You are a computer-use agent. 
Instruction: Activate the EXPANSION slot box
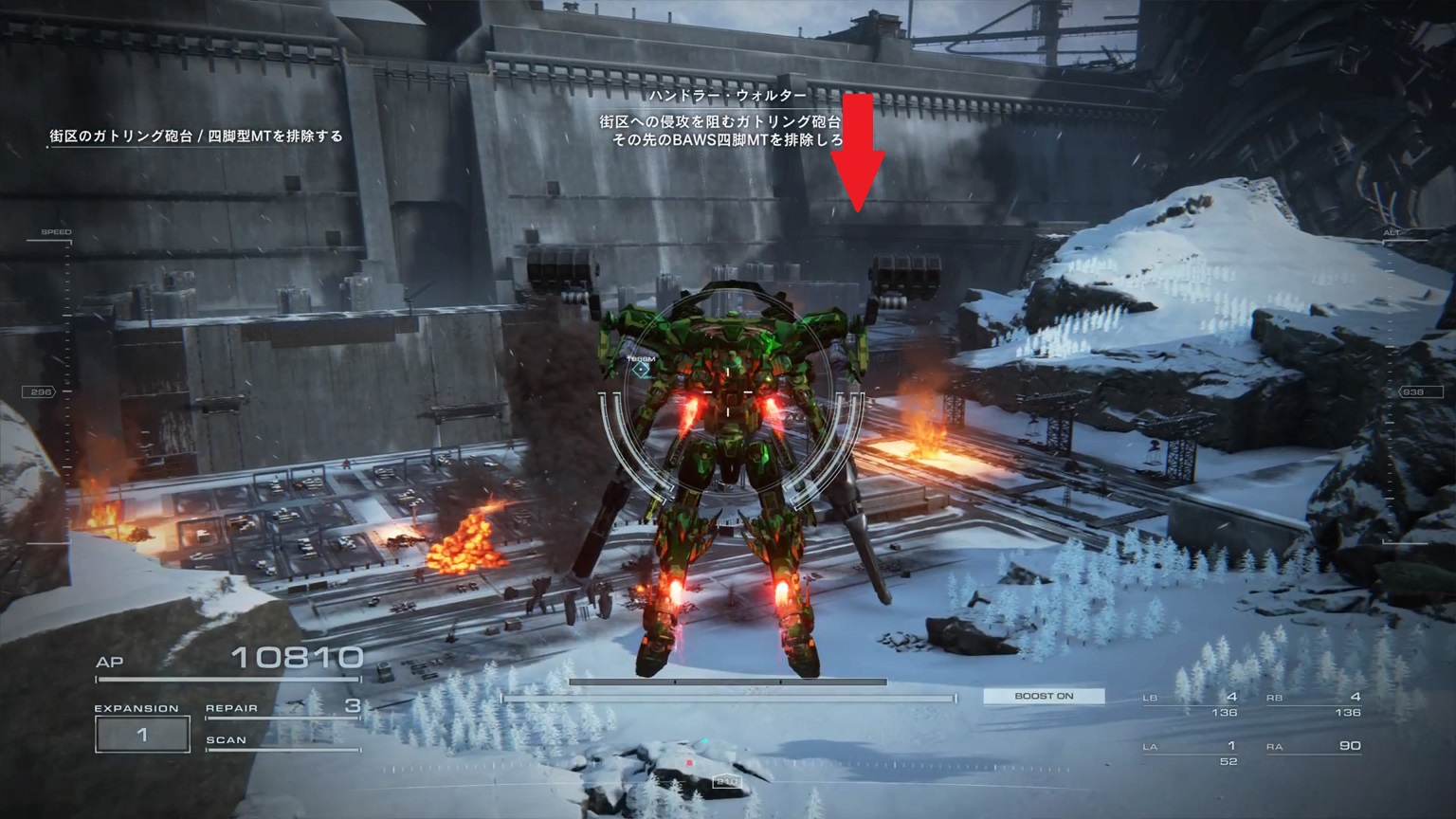[x=142, y=735]
